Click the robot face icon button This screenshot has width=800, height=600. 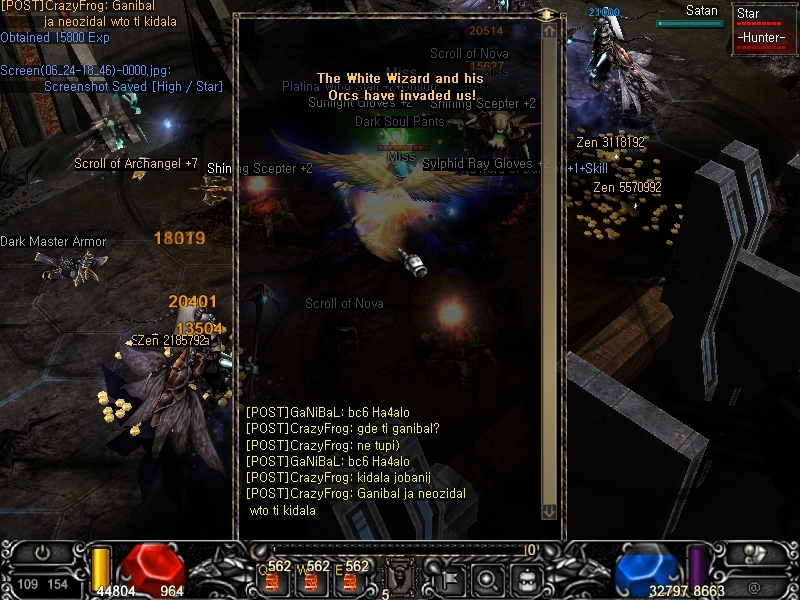[x=526, y=577]
